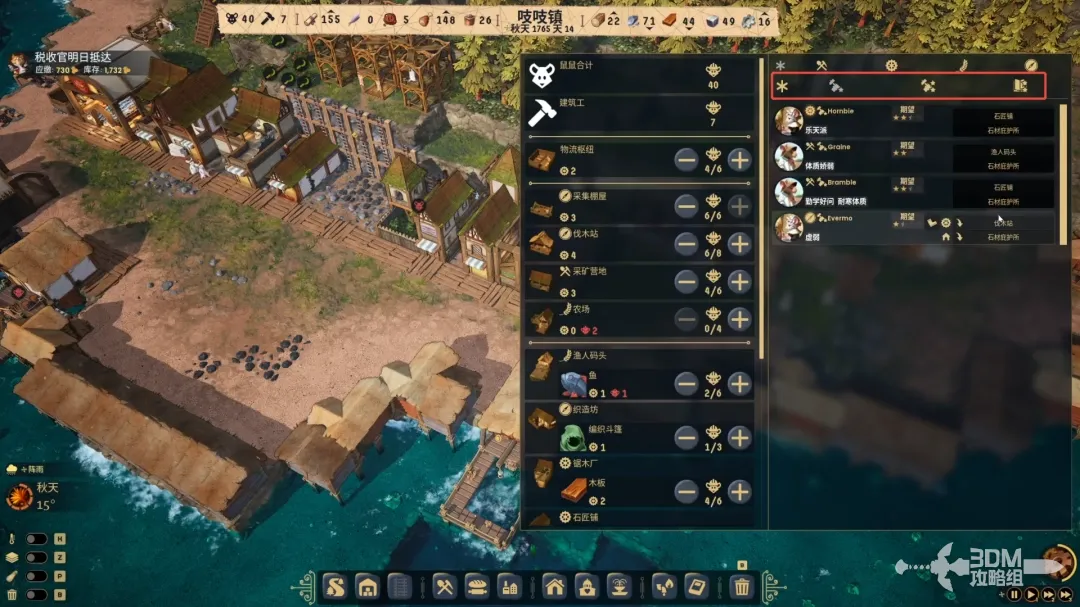Image resolution: width=1080 pixels, height=607 pixels.
Task: Add a worker to the 物流枢纽
Action: pyautogui.click(x=739, y=159)
